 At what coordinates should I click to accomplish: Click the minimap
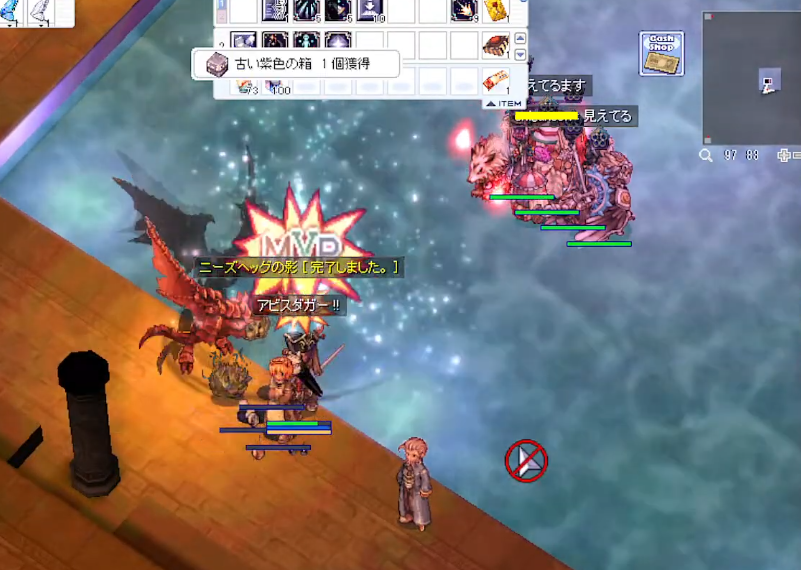click(x=751, y=78)
